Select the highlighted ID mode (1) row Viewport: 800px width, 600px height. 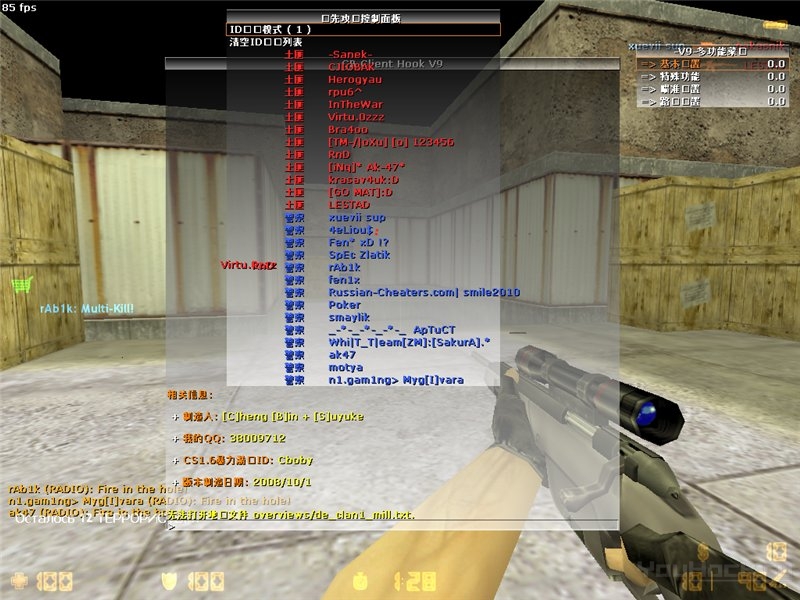point(362,30)
